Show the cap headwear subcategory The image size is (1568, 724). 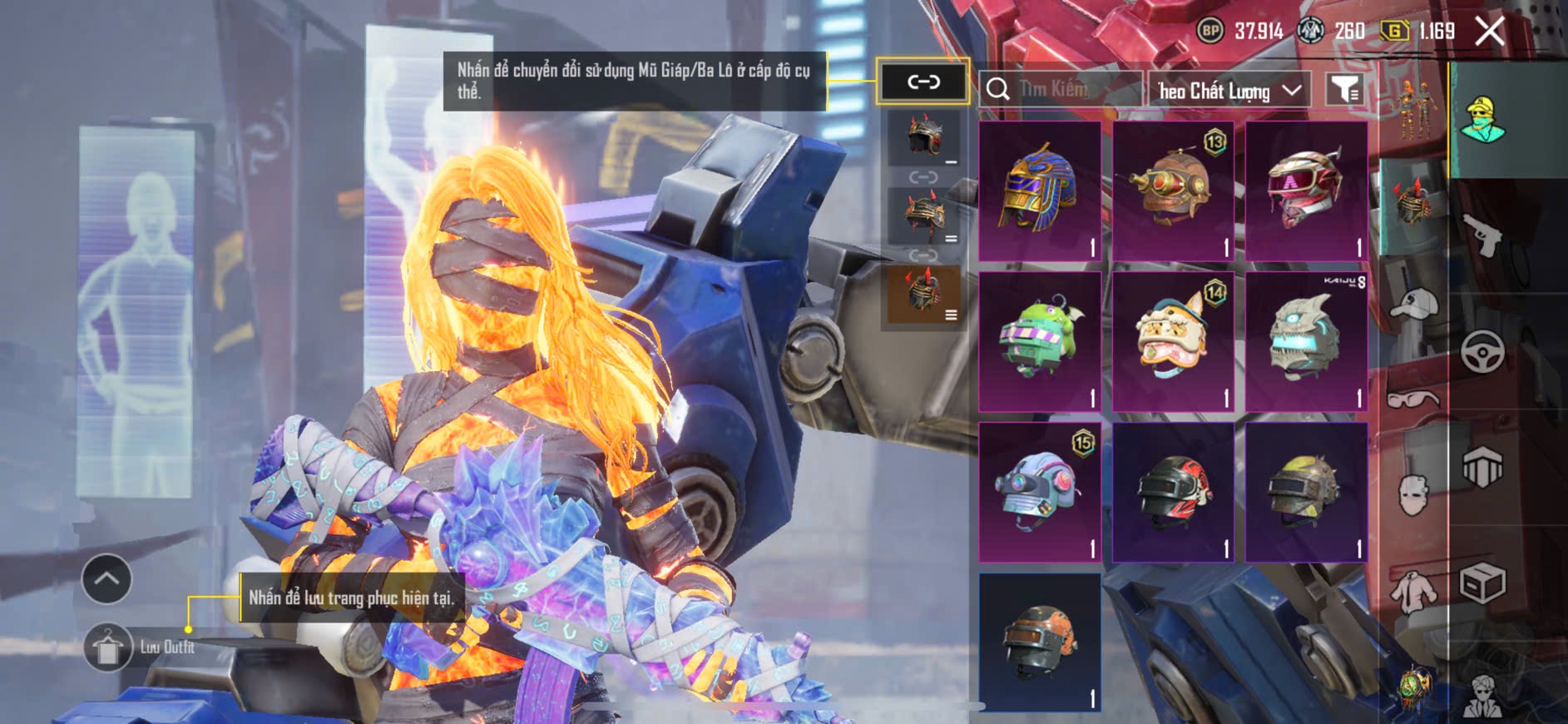[x=1412, y=305]
